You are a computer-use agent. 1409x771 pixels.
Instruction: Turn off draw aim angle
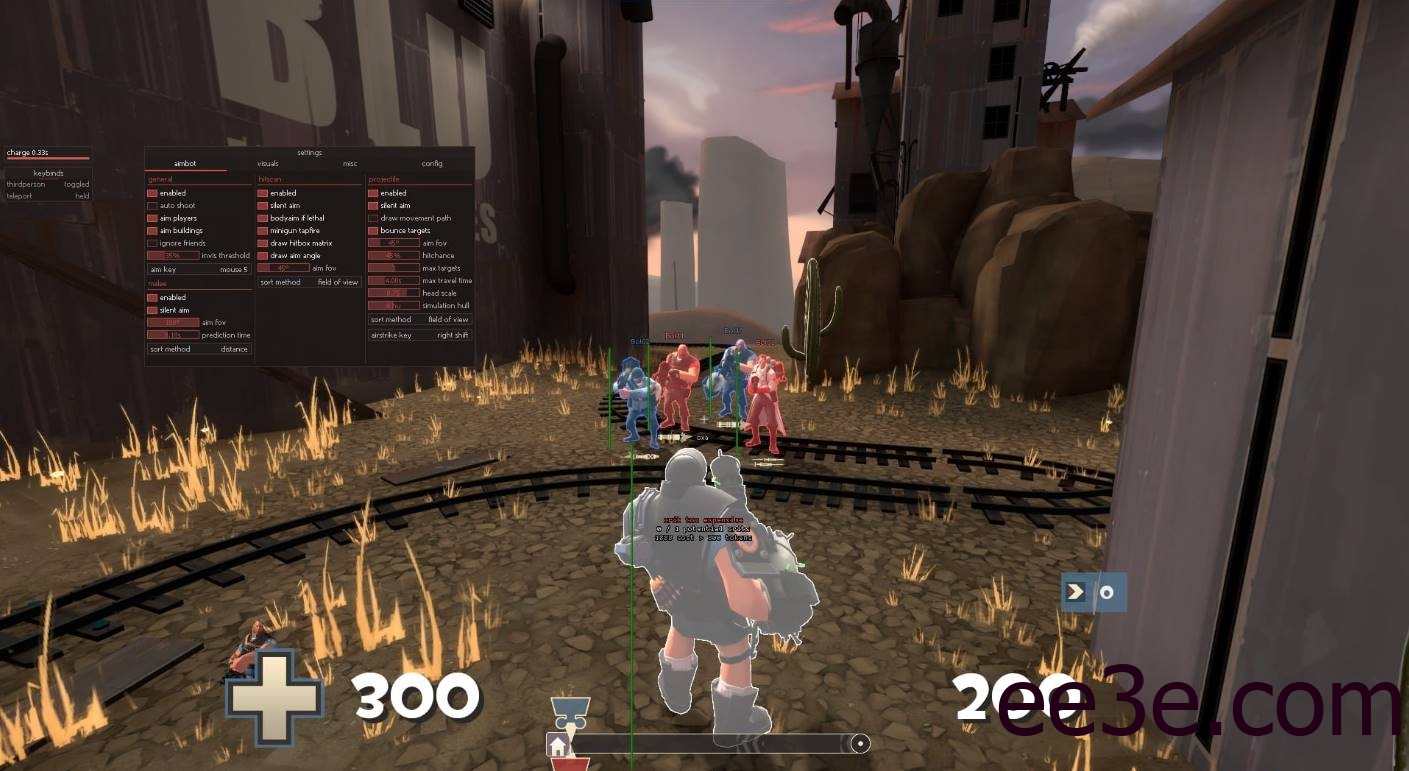click(x=264, y=256)
